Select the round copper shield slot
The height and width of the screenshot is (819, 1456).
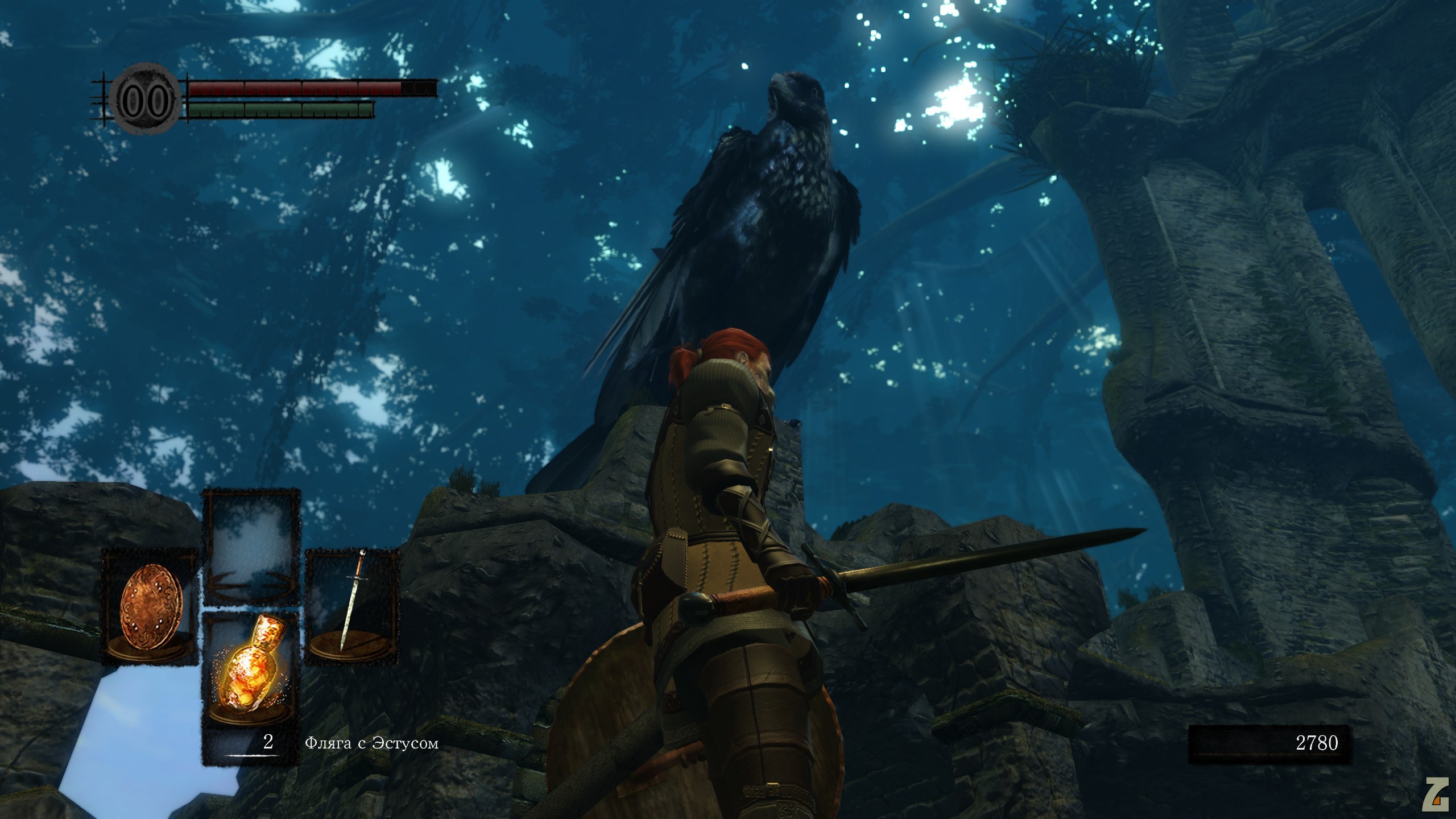[x=151, y=607]
